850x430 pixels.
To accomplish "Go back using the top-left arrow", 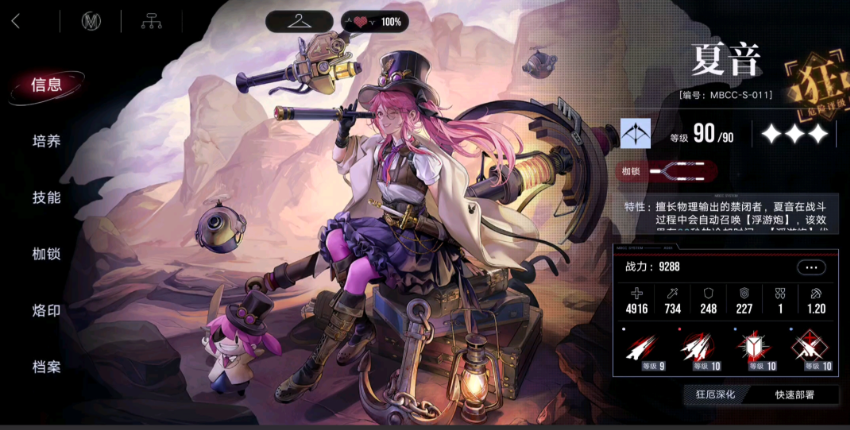I will (17, 20).
